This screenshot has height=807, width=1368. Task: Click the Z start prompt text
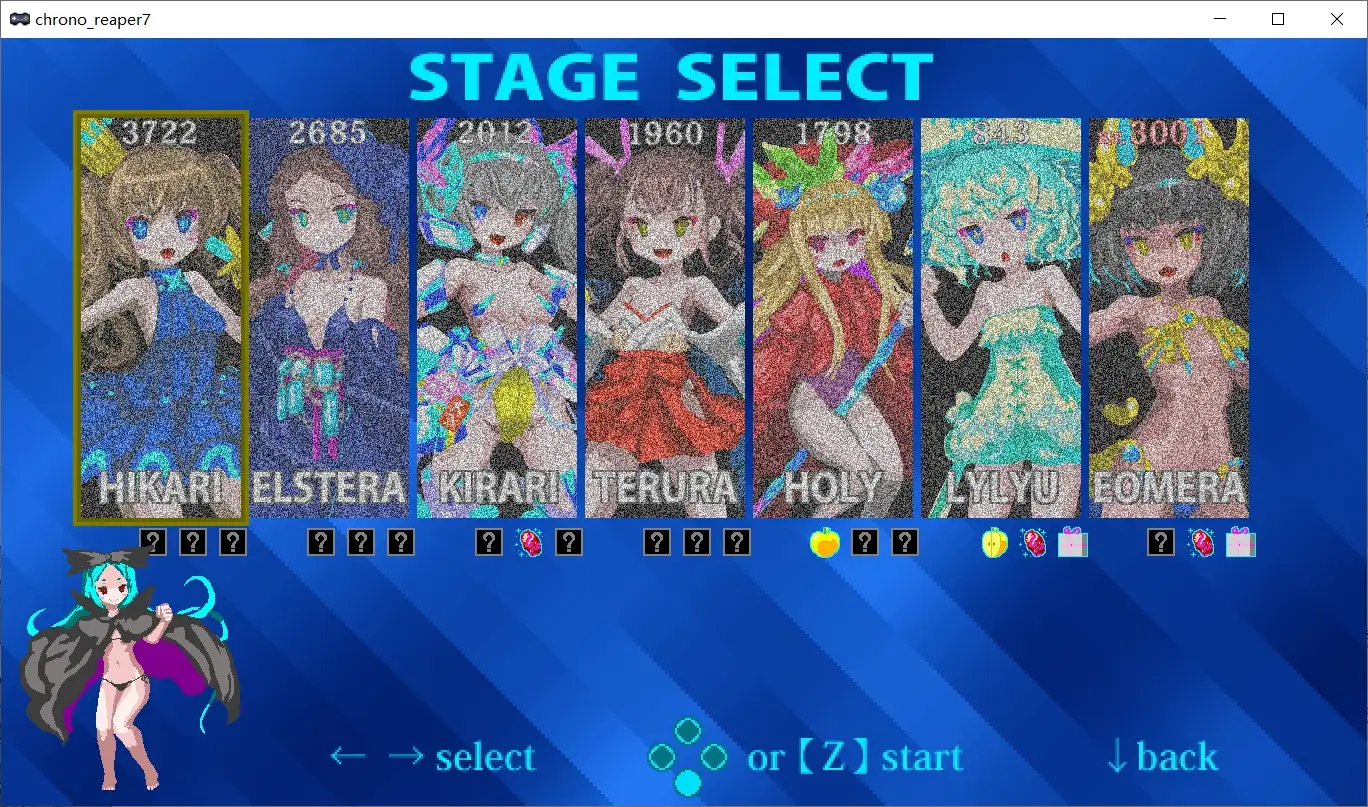click(x=855, y=757)
